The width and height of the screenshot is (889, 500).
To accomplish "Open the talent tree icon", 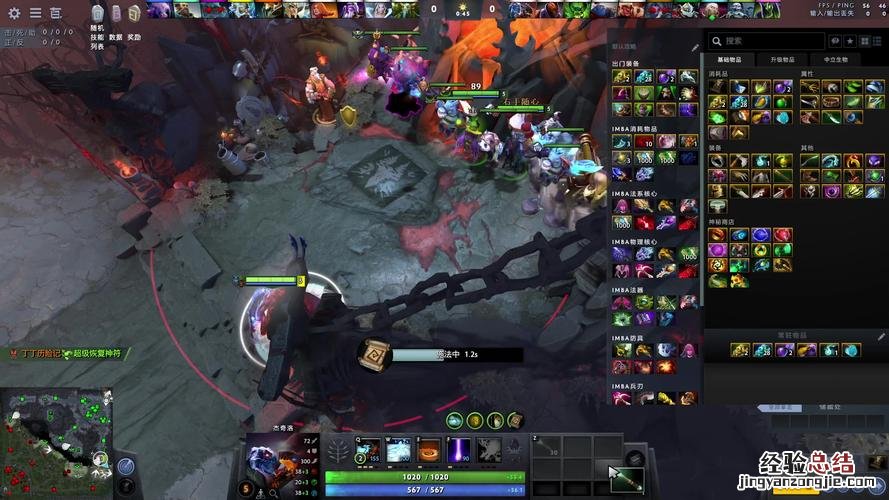I will point(339,451).
